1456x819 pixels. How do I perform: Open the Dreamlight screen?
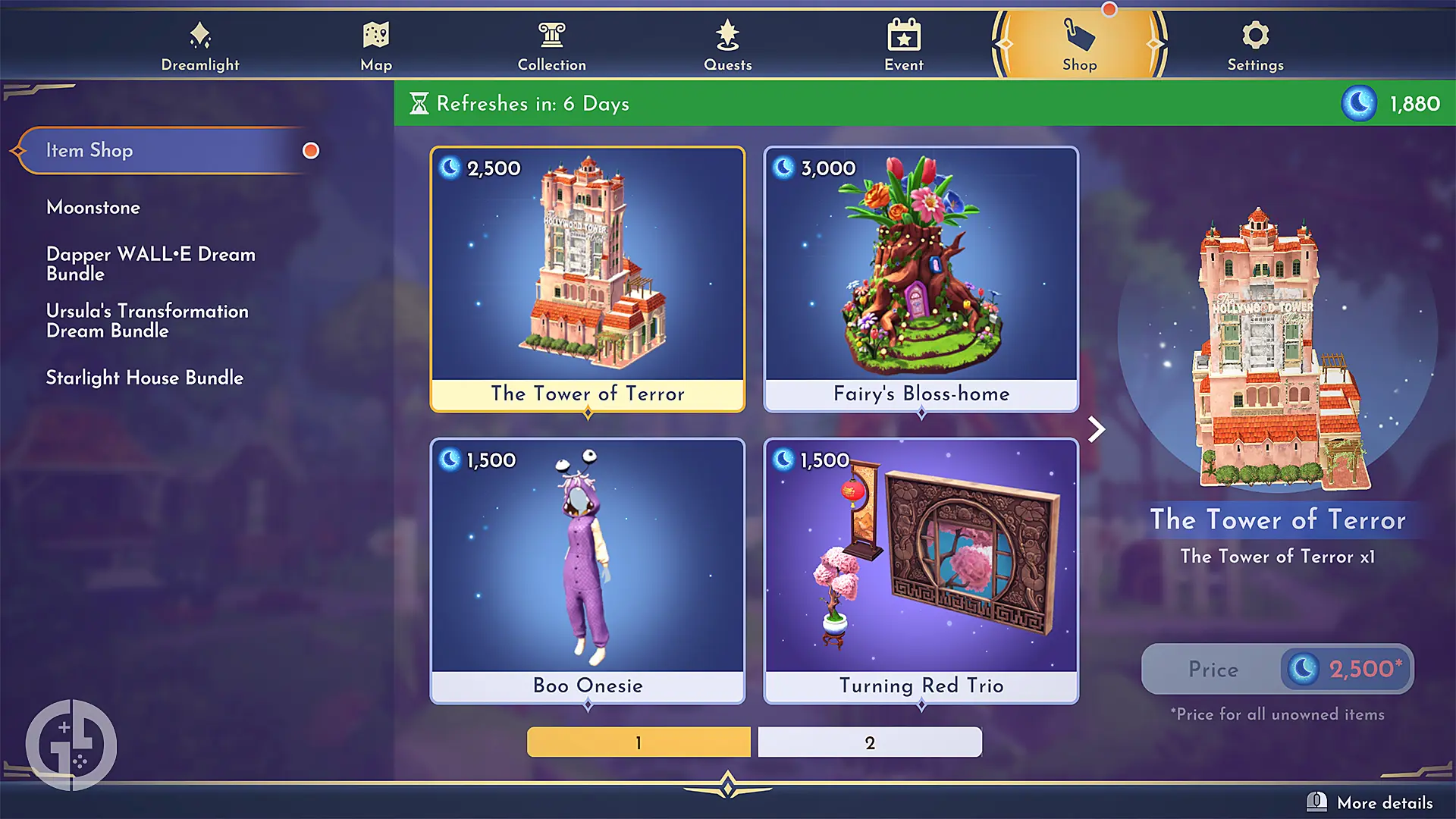(199, 44)
